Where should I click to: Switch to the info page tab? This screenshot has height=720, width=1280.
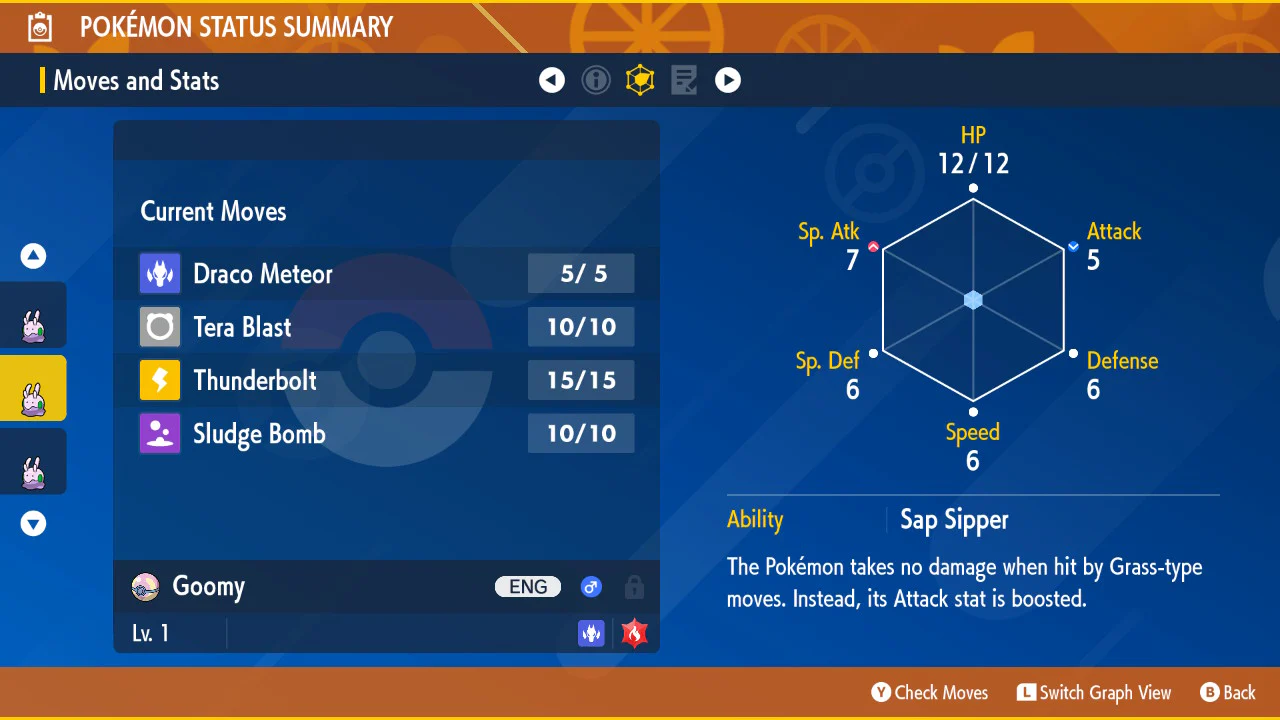596,80
